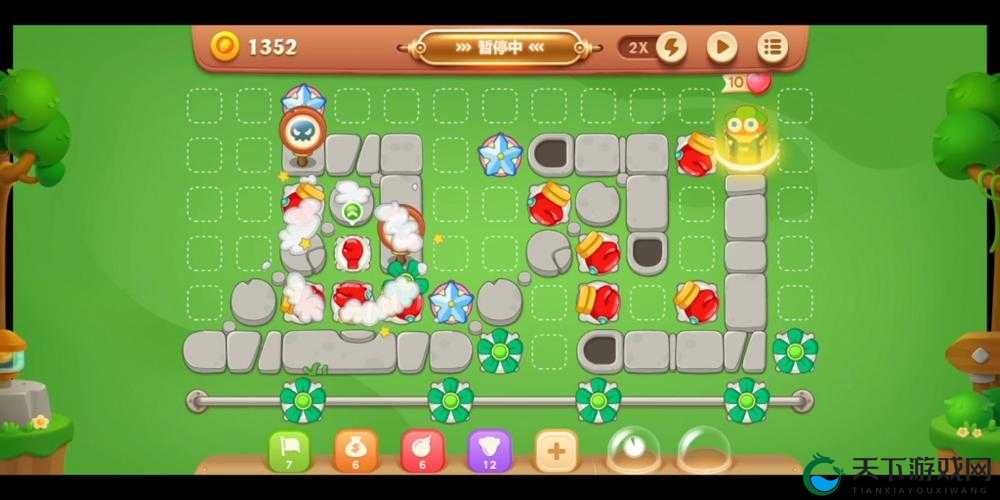Viewport: 1000px width, 500px height.
Task: Activate the red bomb item
Action: pos(421,452)
